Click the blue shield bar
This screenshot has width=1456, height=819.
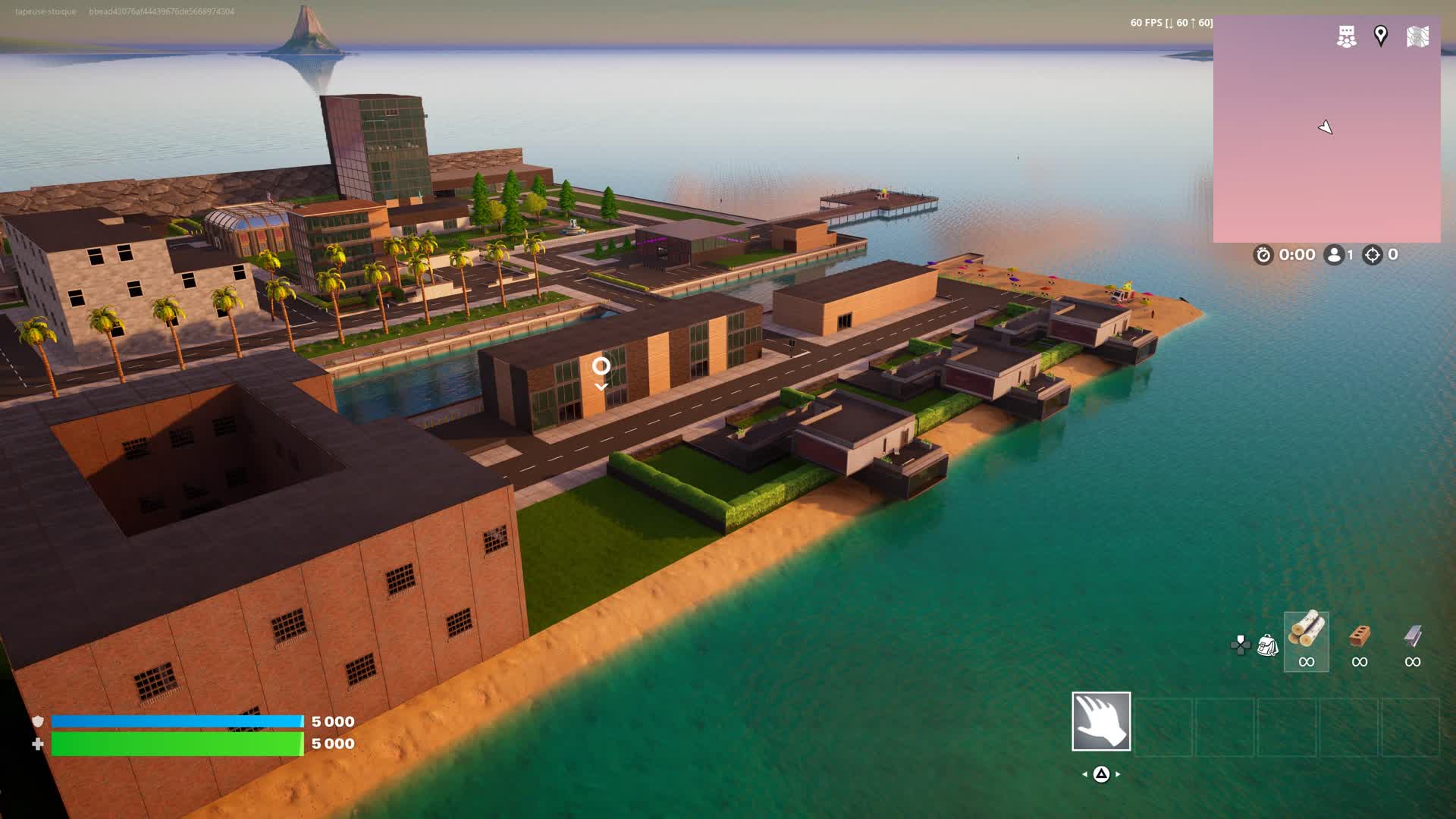(178, 722)
